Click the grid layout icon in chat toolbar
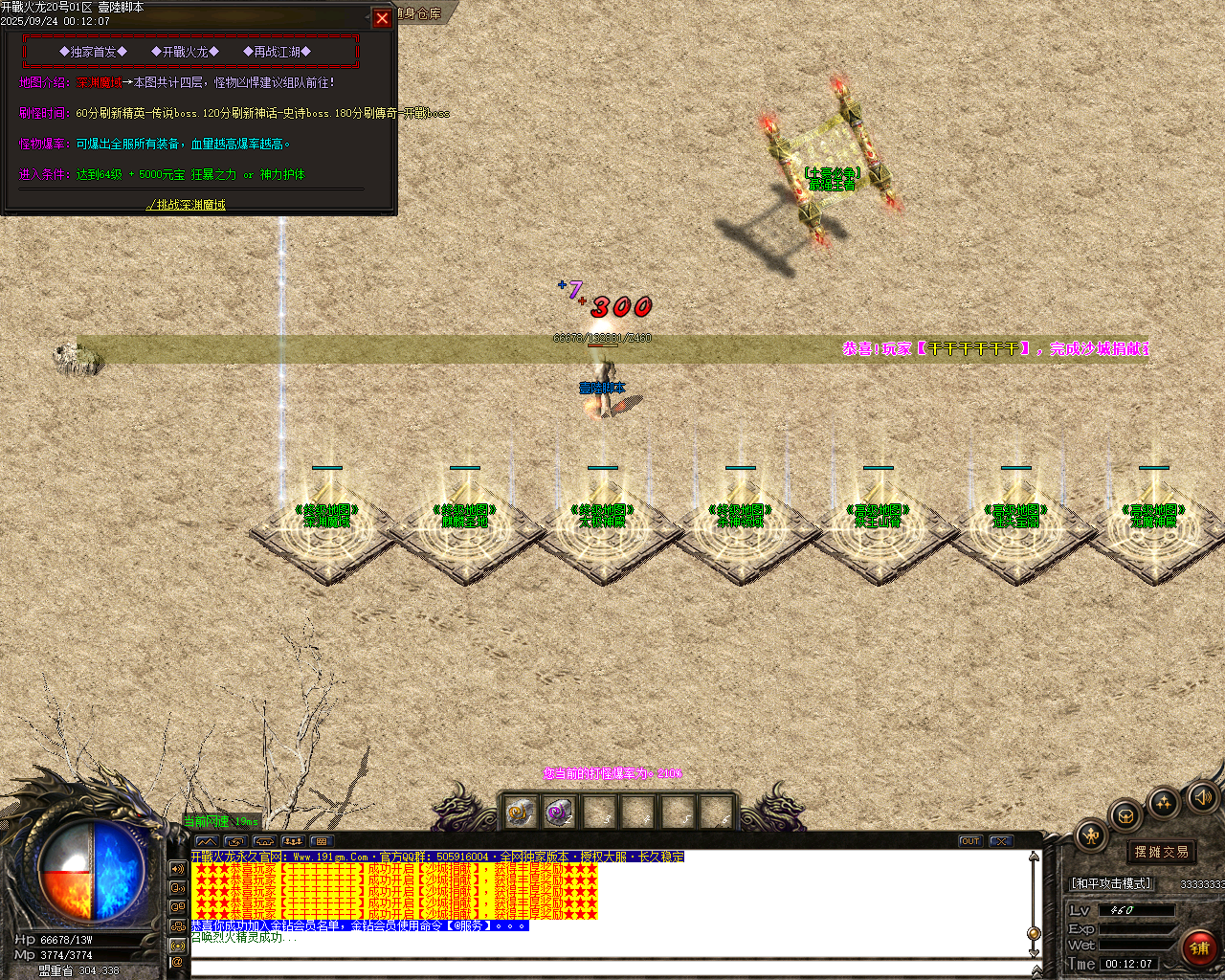The image size is (1225, 980). coord(323,841)
